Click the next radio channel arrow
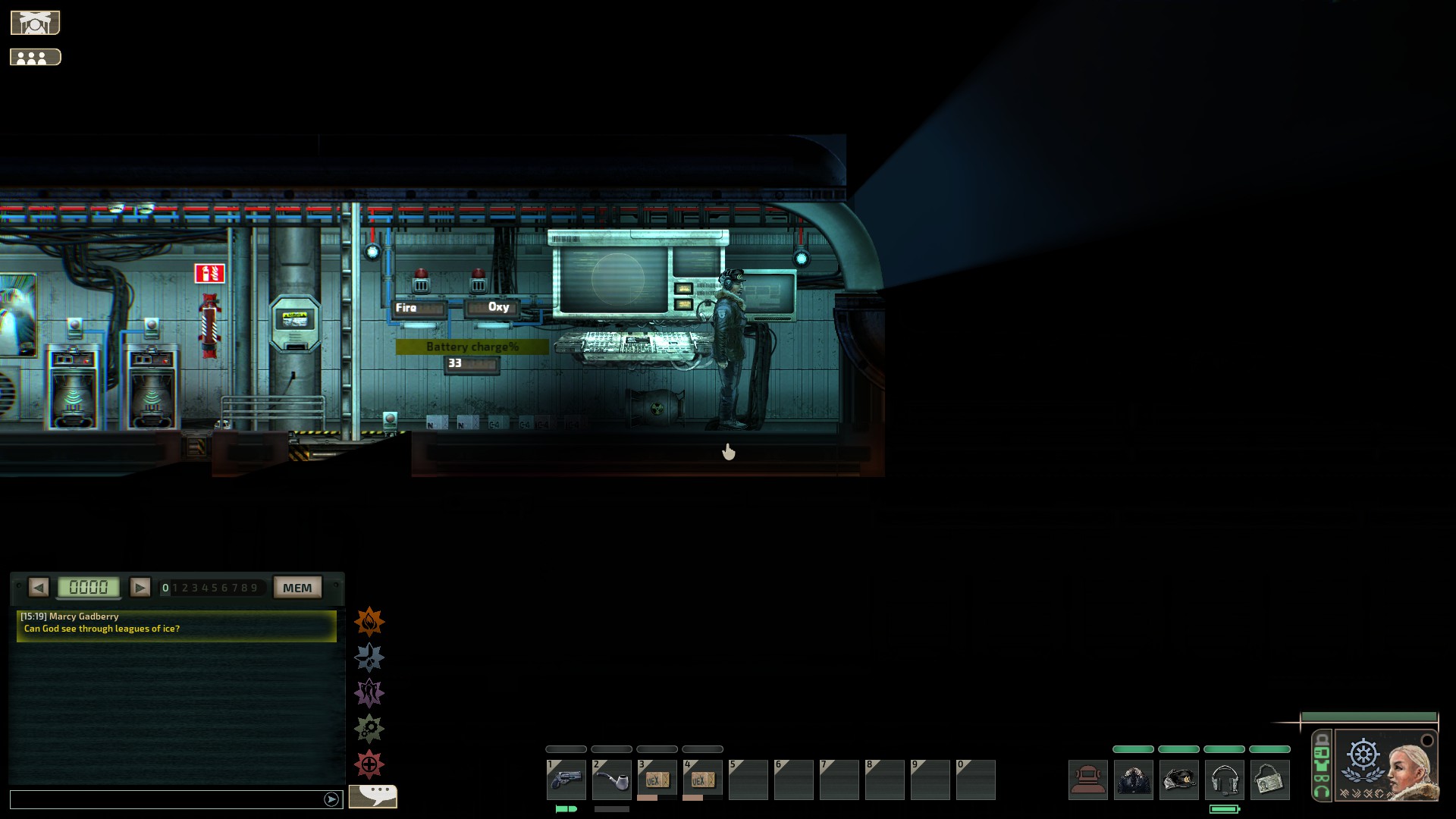1456x819 pixels. point(140,587)
